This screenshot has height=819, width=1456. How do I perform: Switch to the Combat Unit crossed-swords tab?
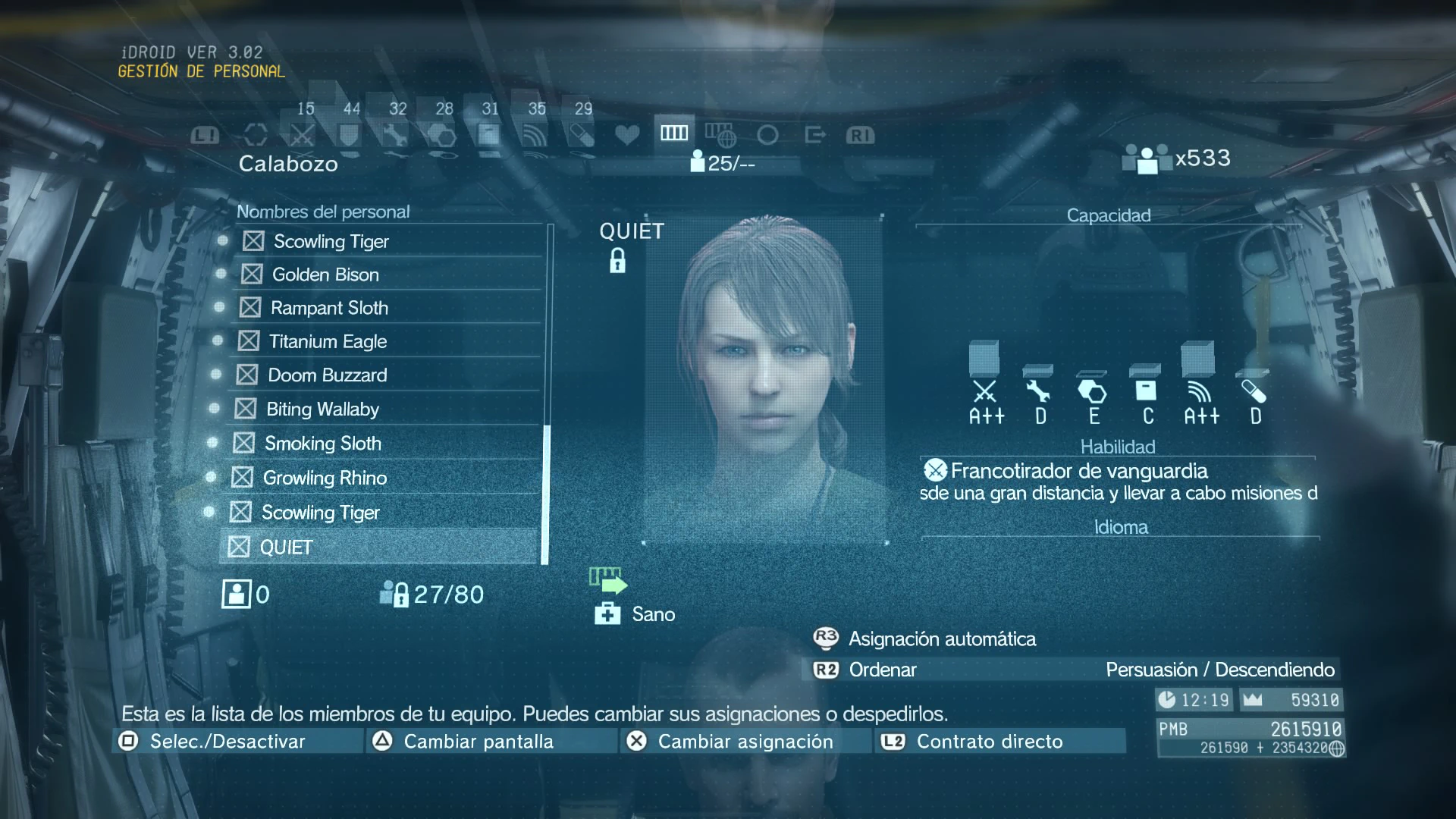click(302, 135)
